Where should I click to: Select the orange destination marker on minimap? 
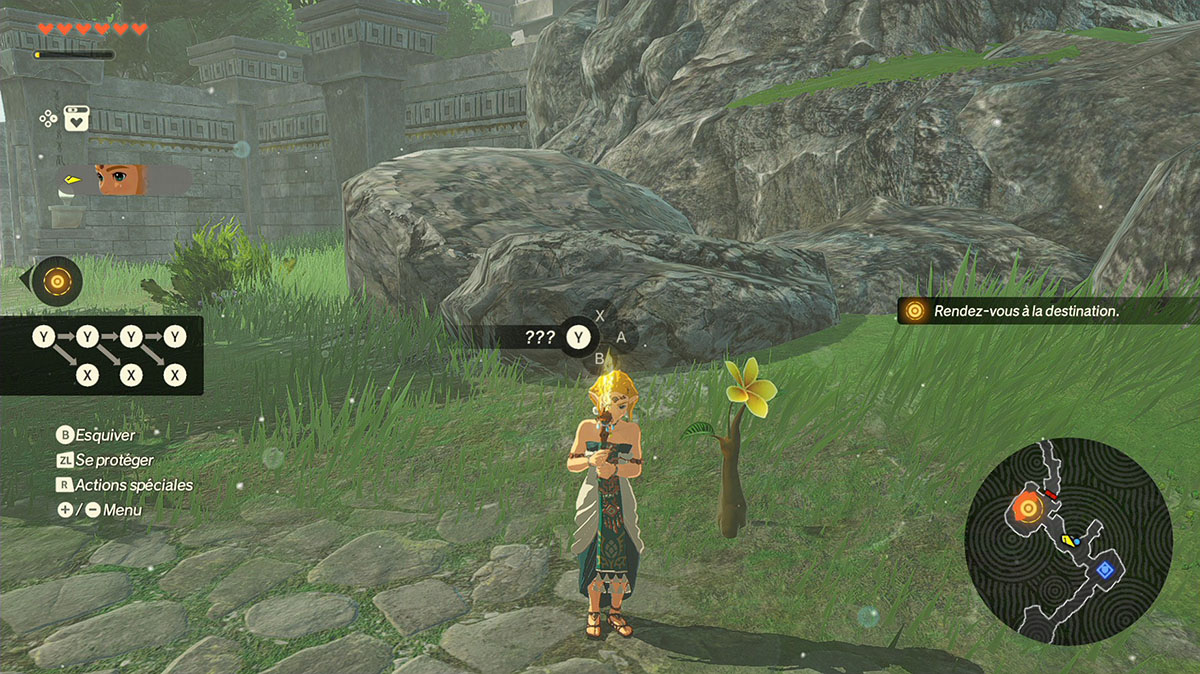[1027, 508]
